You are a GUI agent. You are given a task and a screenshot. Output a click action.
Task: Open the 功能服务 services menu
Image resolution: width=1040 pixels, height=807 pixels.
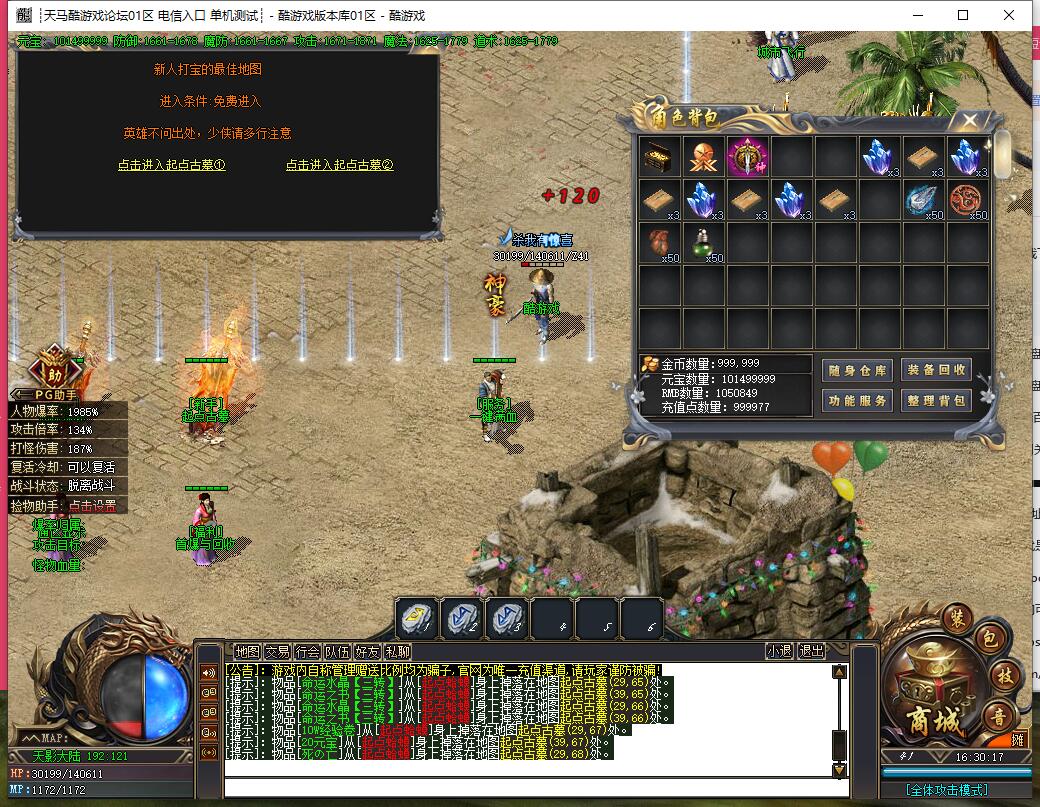point(857,400)
